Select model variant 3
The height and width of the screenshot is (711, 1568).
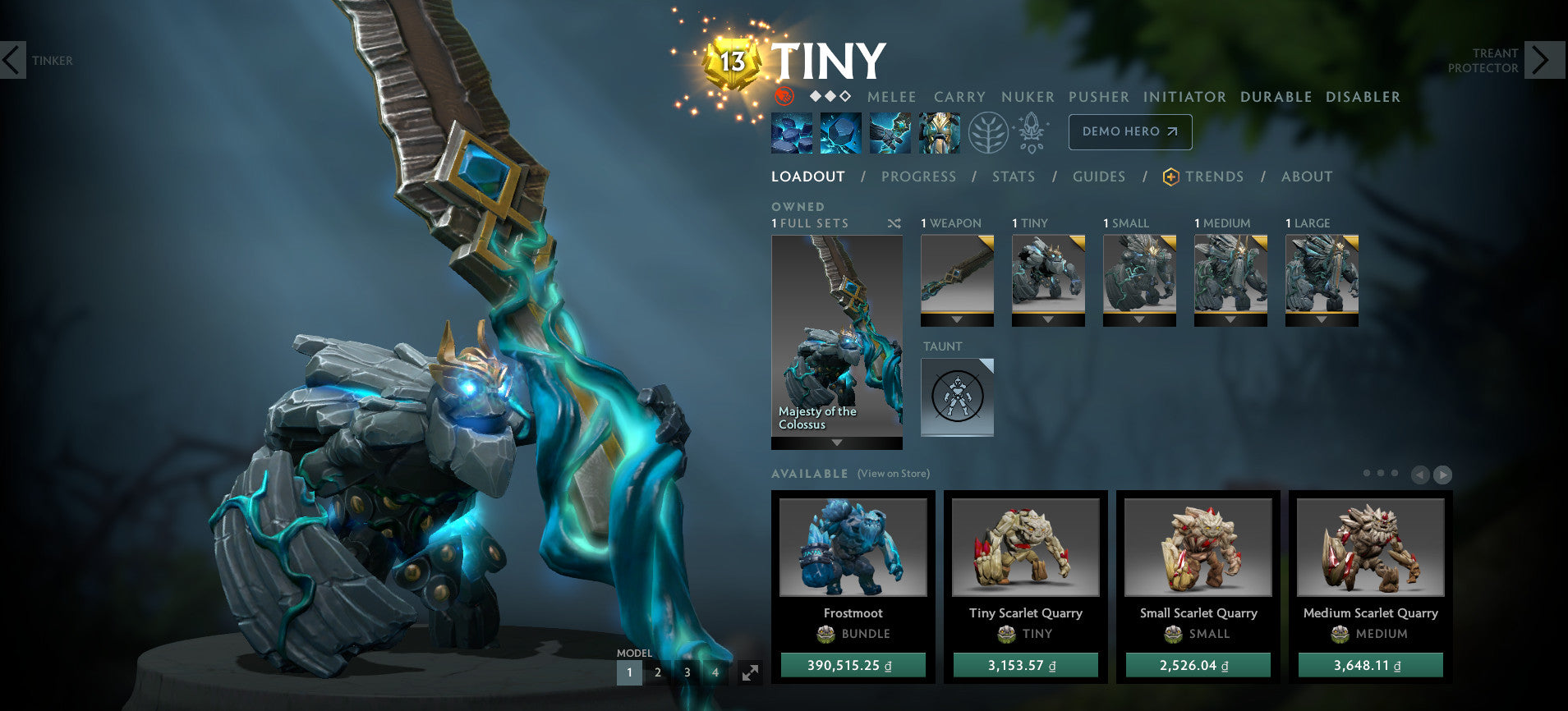[x=687, y=672]
